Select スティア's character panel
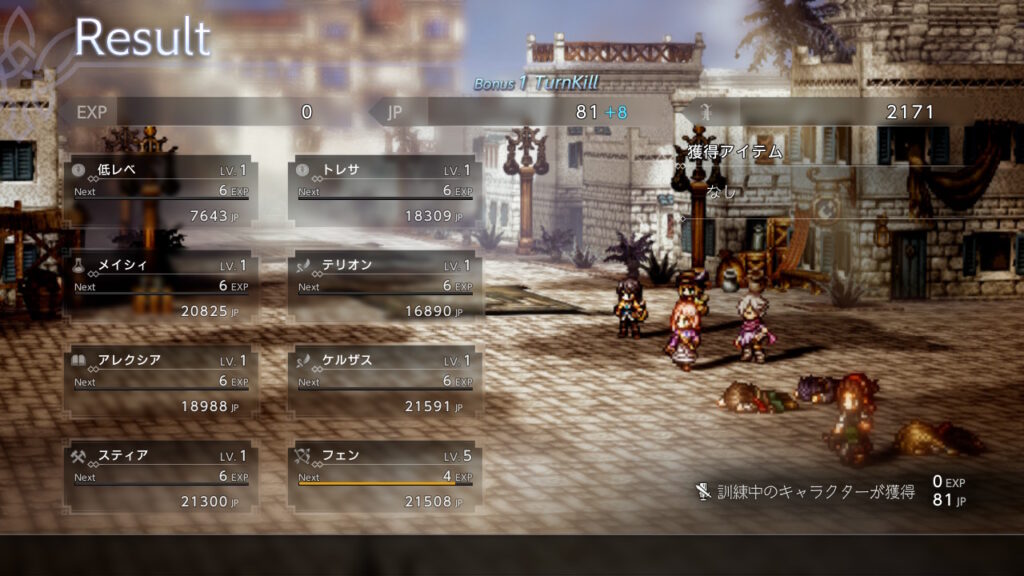Image resolution: width=1024 pixels, height=576 pixels. pos(160,476)
